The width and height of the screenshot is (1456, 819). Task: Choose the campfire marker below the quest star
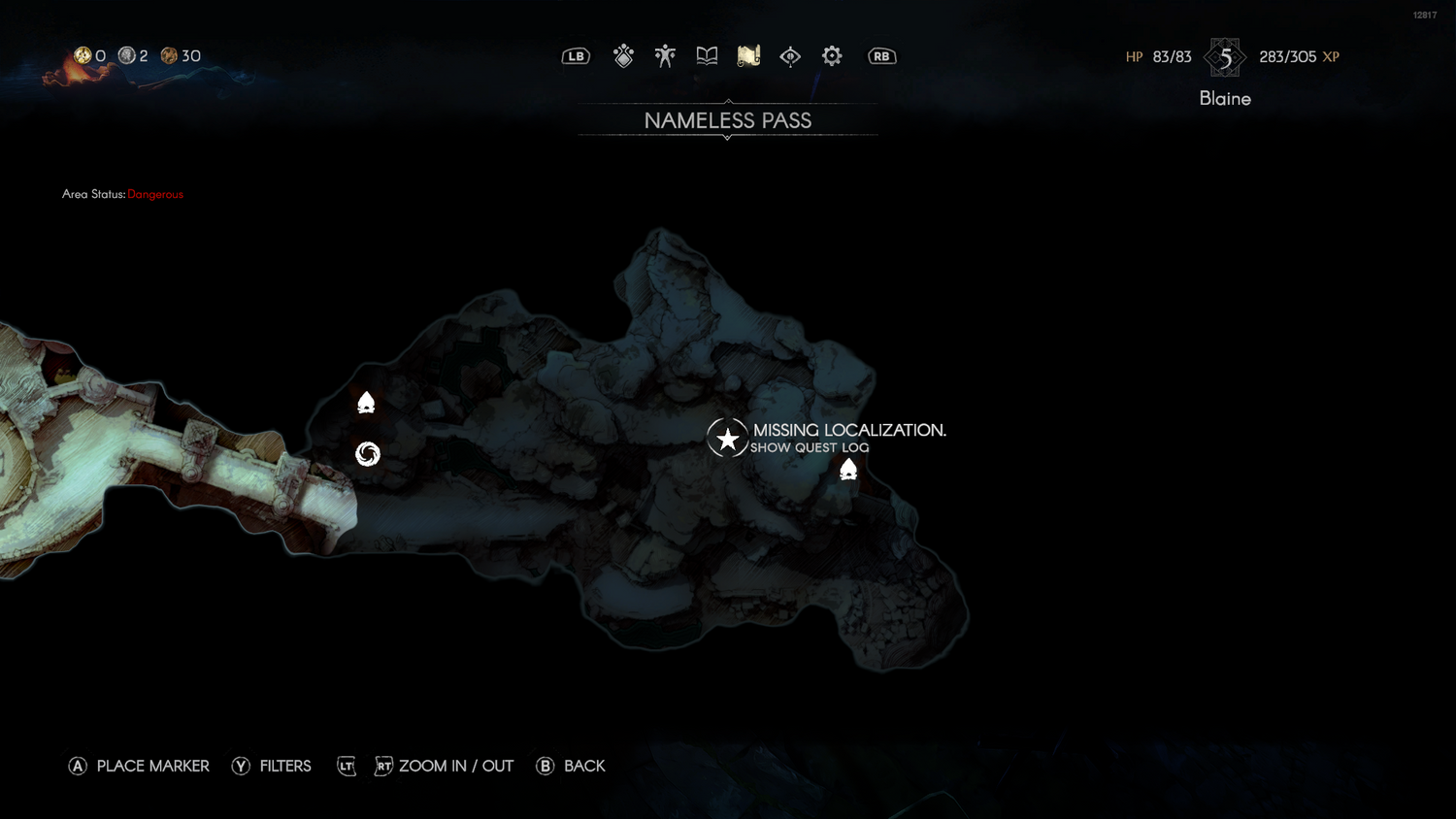pos(848,470)
